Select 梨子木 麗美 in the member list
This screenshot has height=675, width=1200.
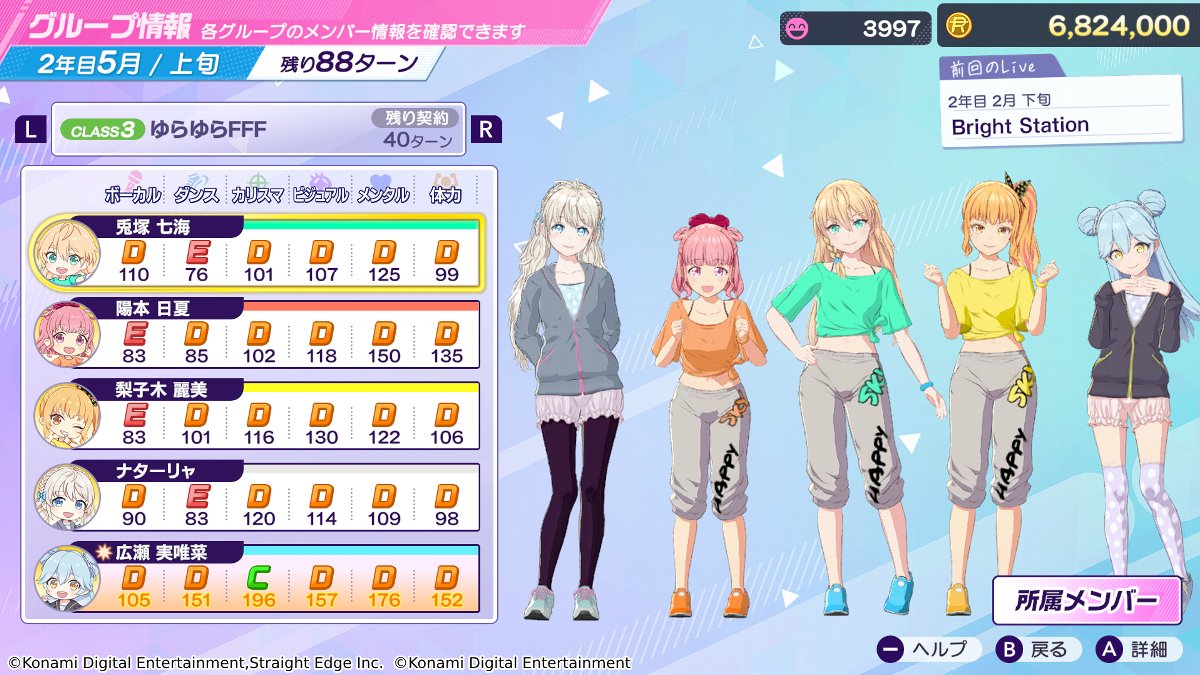coord(258,414)
